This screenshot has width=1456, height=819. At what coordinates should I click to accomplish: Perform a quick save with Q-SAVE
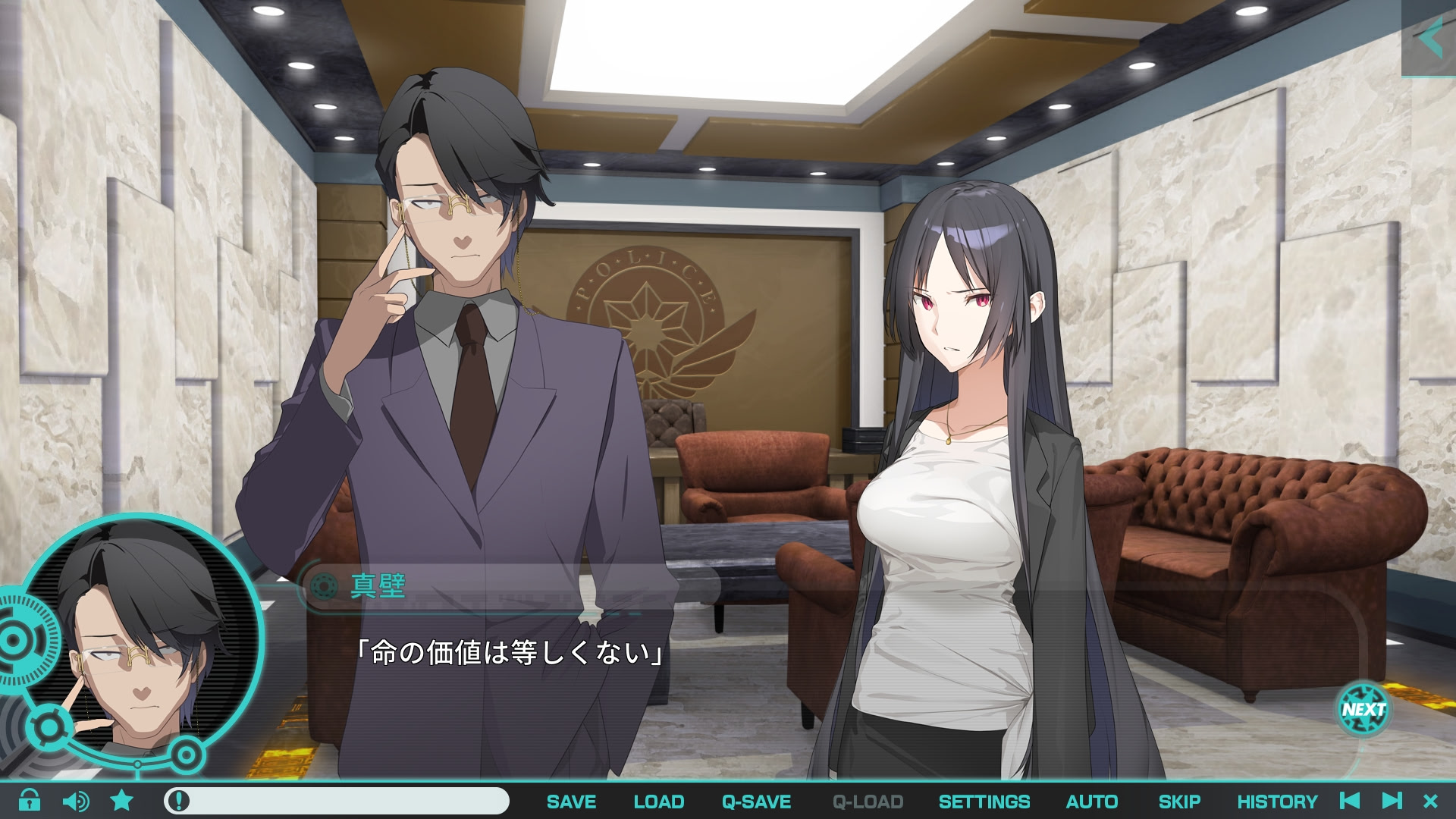(x=756, y=802)
